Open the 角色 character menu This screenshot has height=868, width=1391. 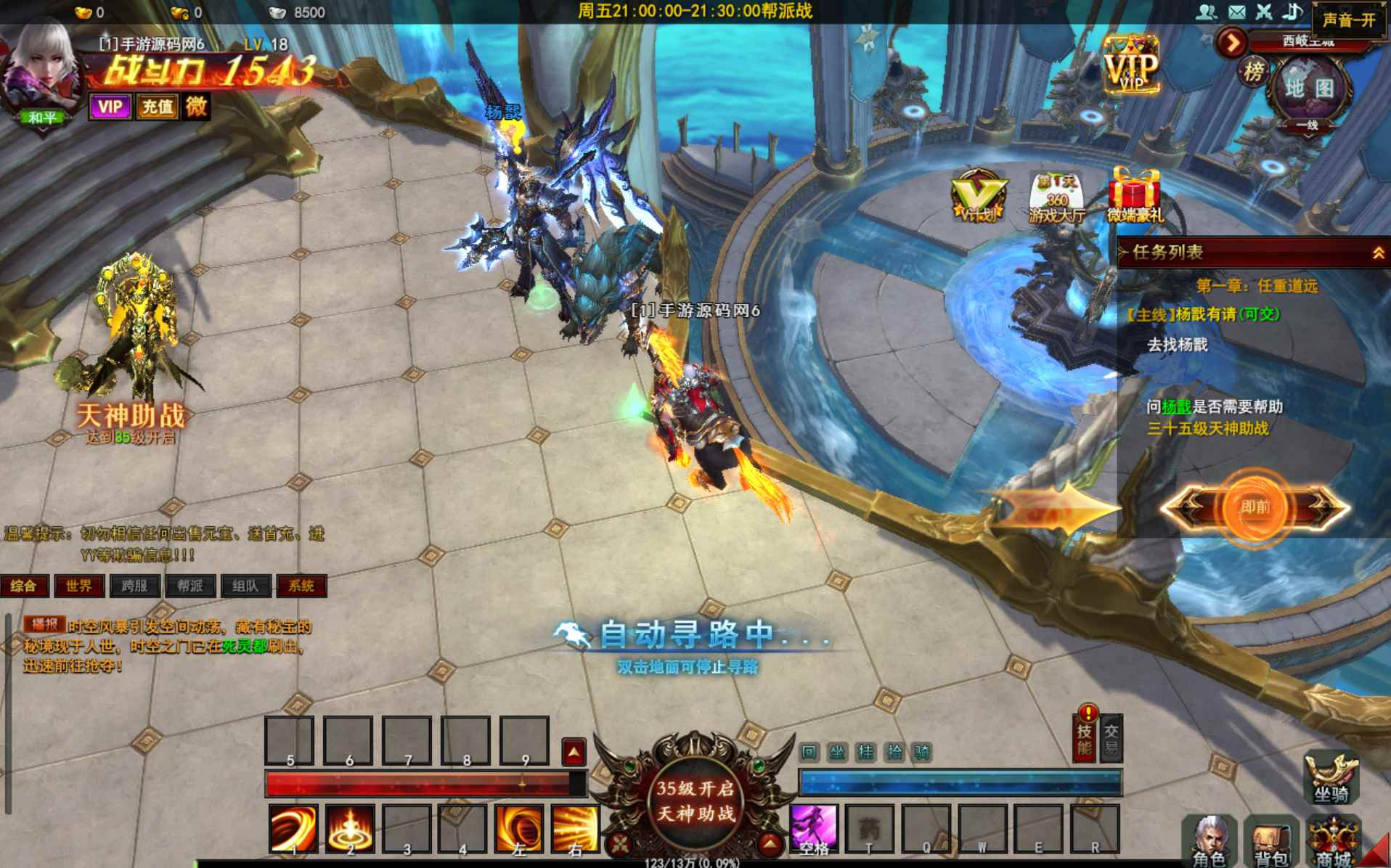[1210, 842]
